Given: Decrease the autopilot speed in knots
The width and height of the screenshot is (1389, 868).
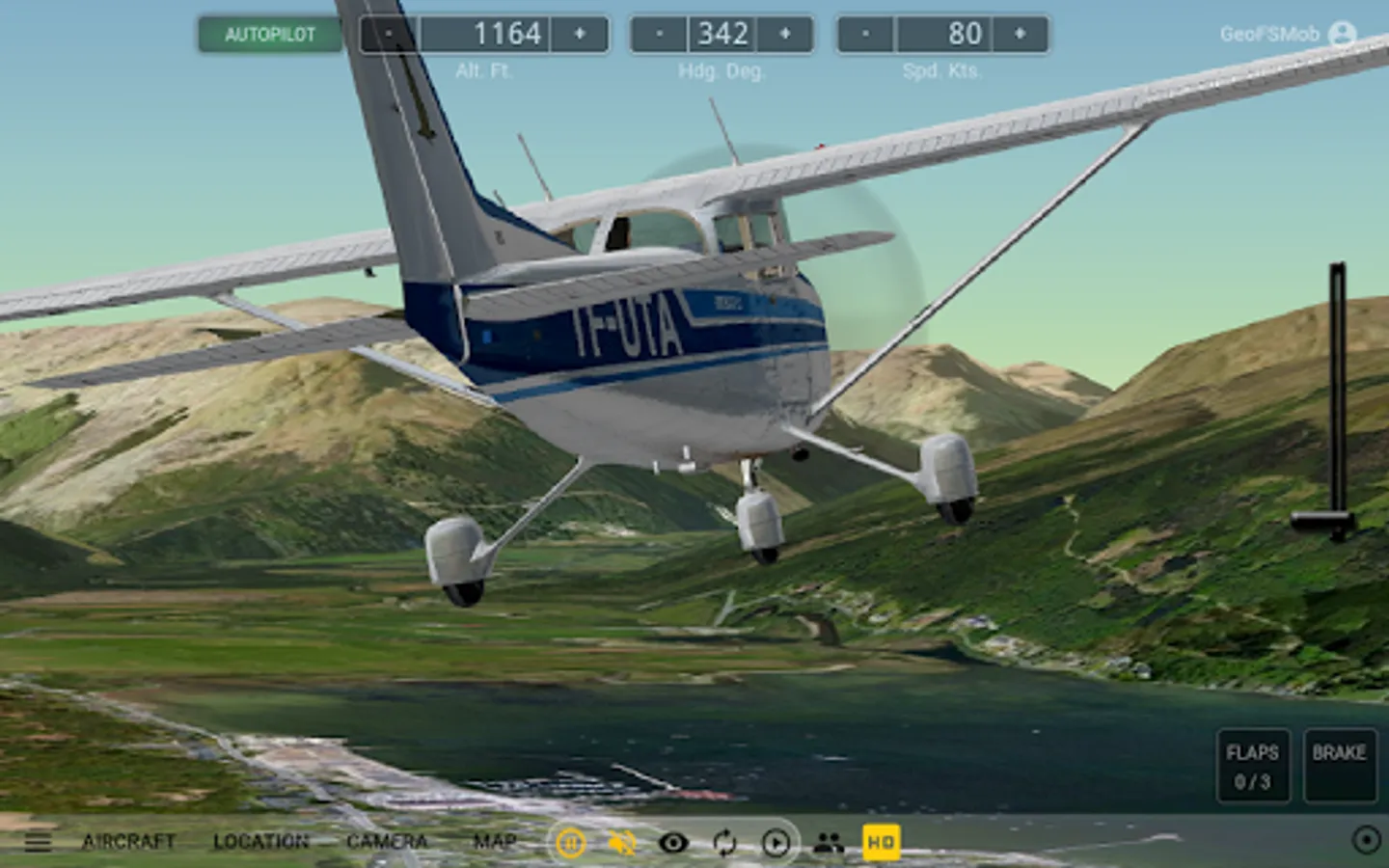Looking at the screenshot, I should [865, 34].
